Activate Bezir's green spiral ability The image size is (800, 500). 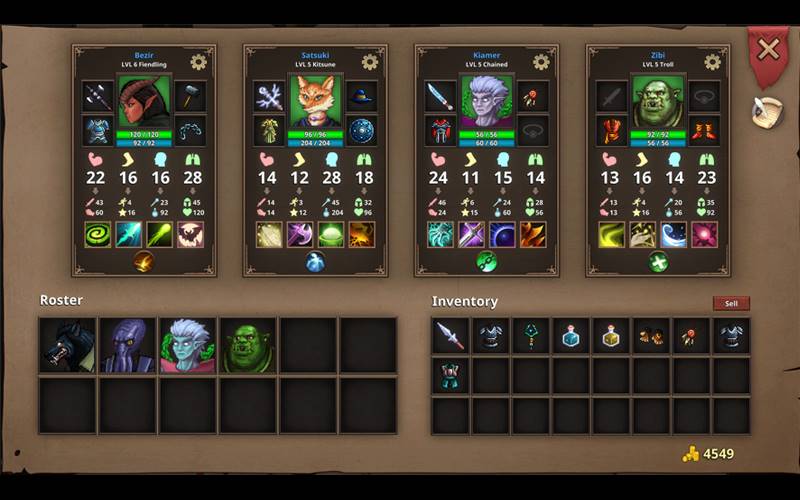[x=98, y=234]
